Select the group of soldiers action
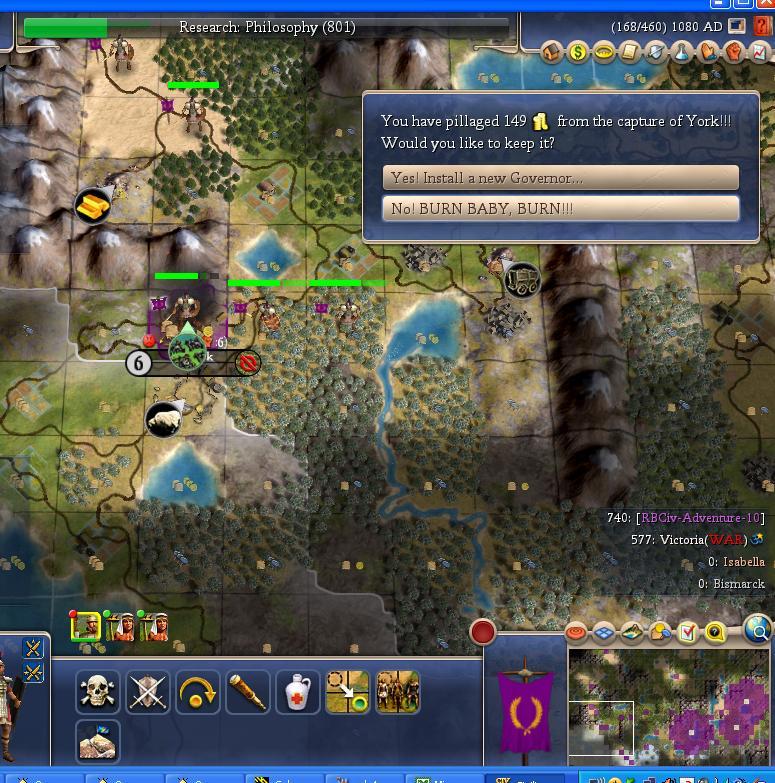Screen dimensions: 775x783 click(397, 692)
